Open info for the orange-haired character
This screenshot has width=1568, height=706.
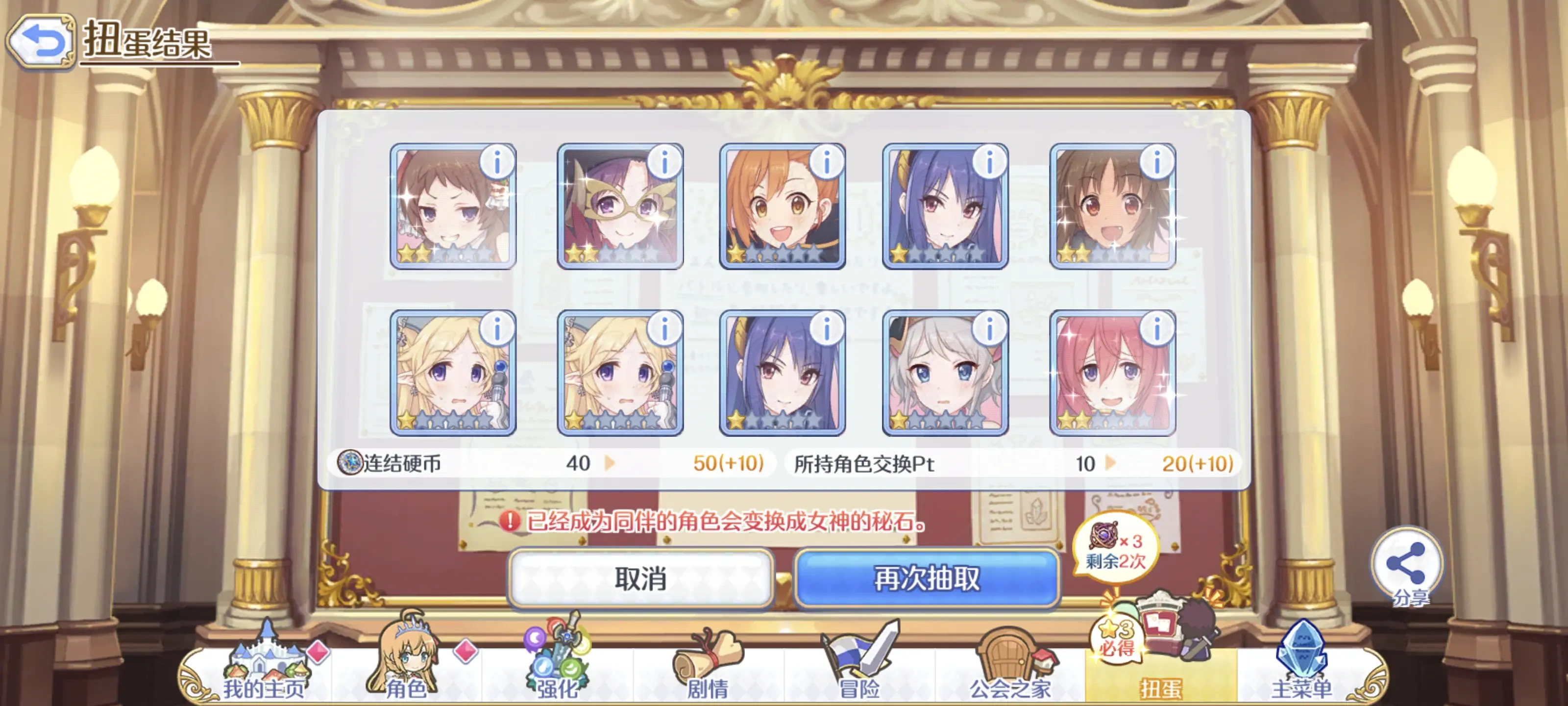[x=827, y=163]
